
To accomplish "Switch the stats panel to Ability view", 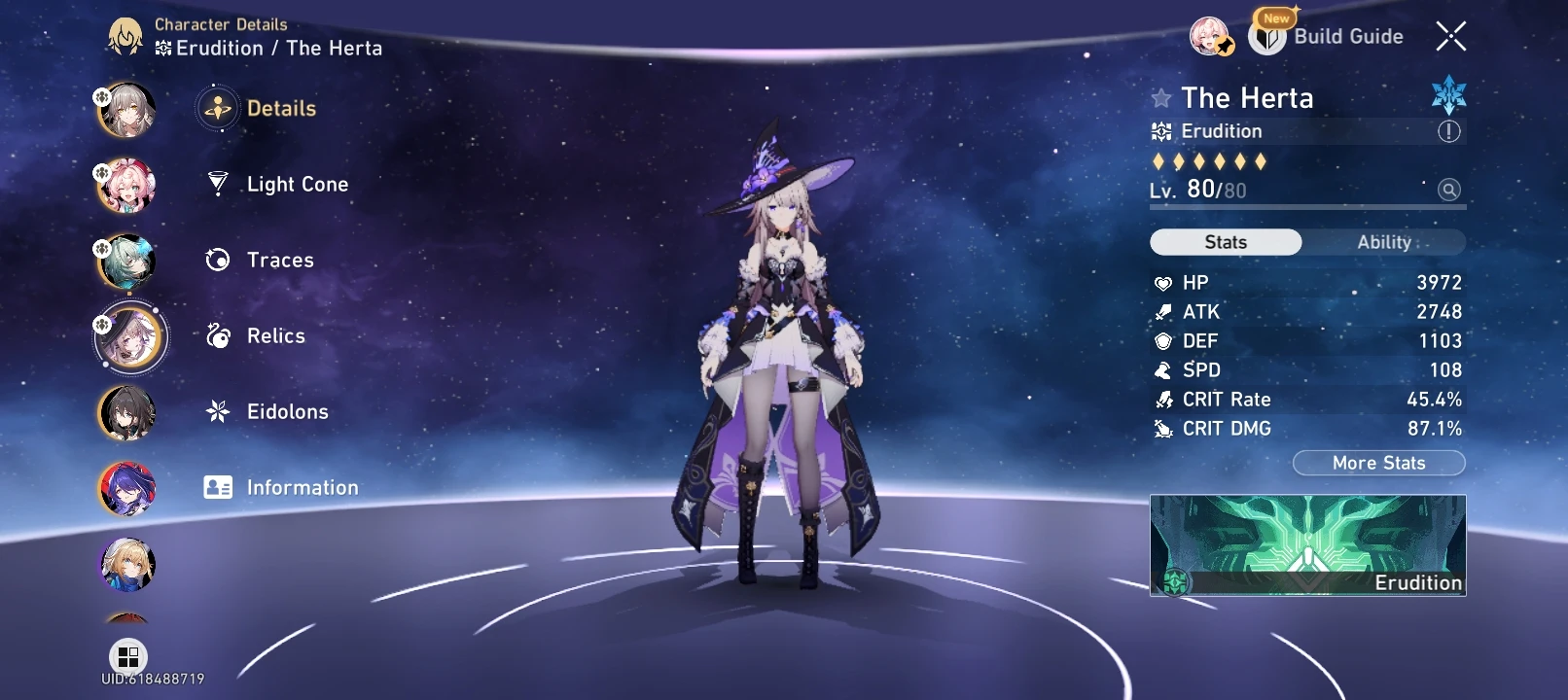I will (x=1383, y=242).
